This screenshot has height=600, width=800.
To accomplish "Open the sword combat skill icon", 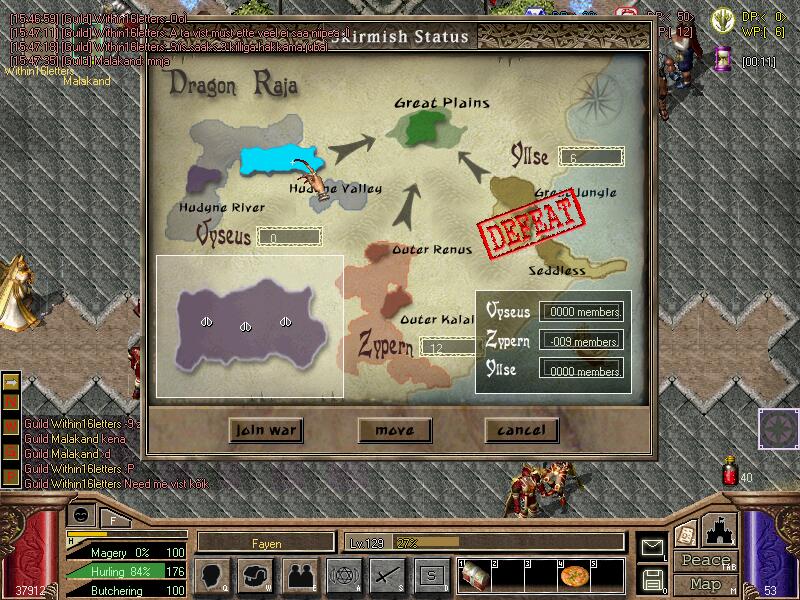I will point(387,576).
